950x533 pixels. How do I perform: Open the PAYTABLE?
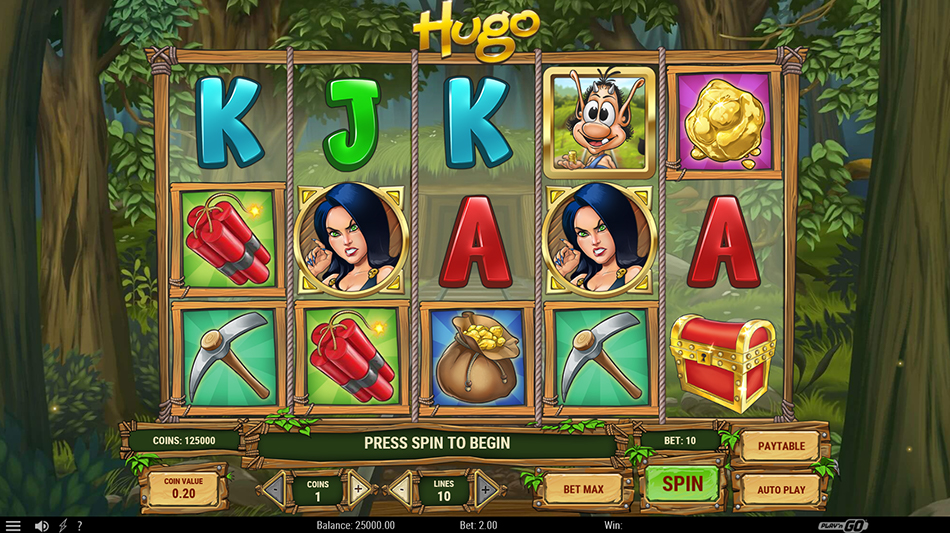point(781,446)
